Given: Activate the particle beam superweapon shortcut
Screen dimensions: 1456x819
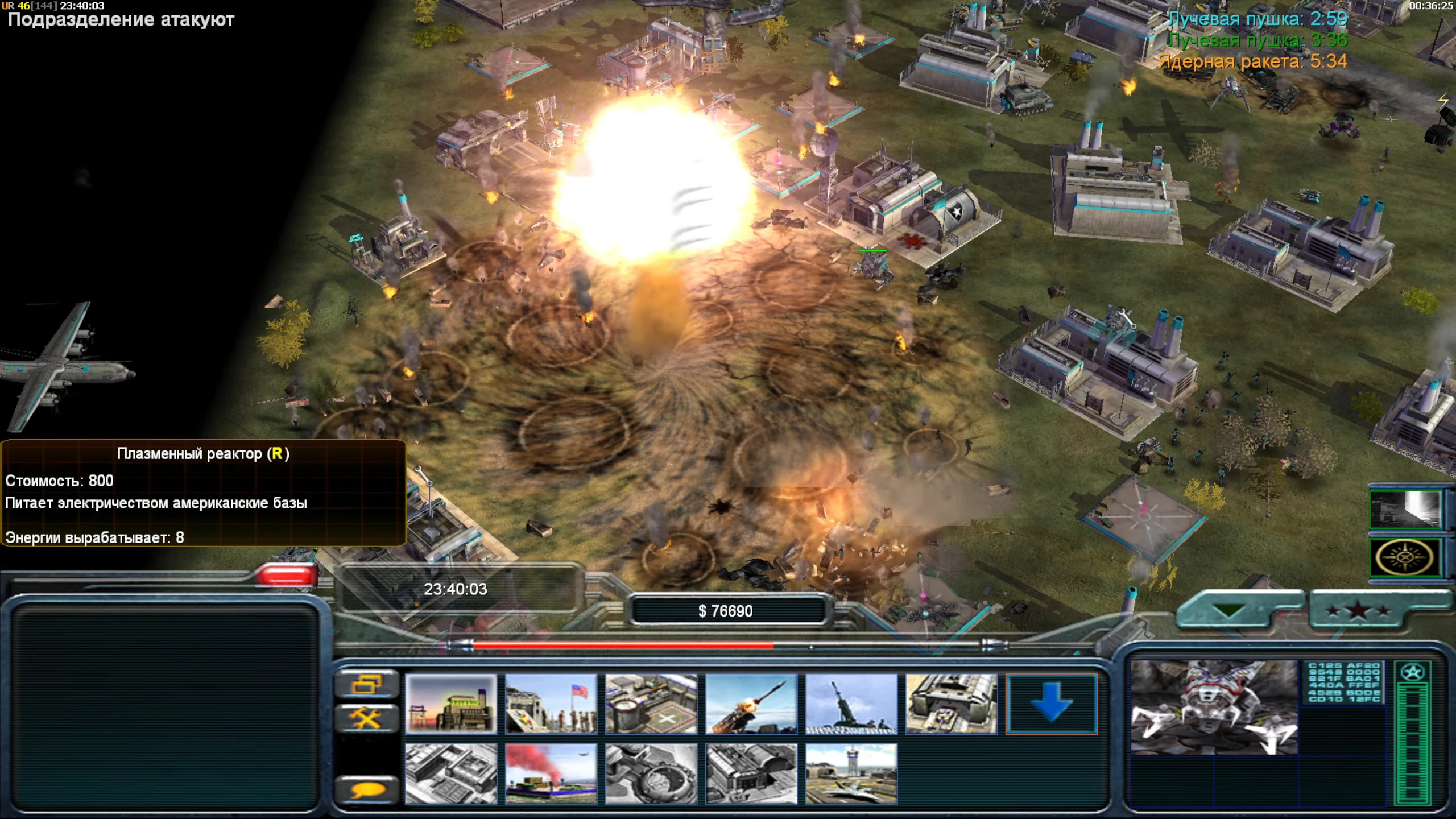Looking at the screenshot, I should tap(1405, 509).
